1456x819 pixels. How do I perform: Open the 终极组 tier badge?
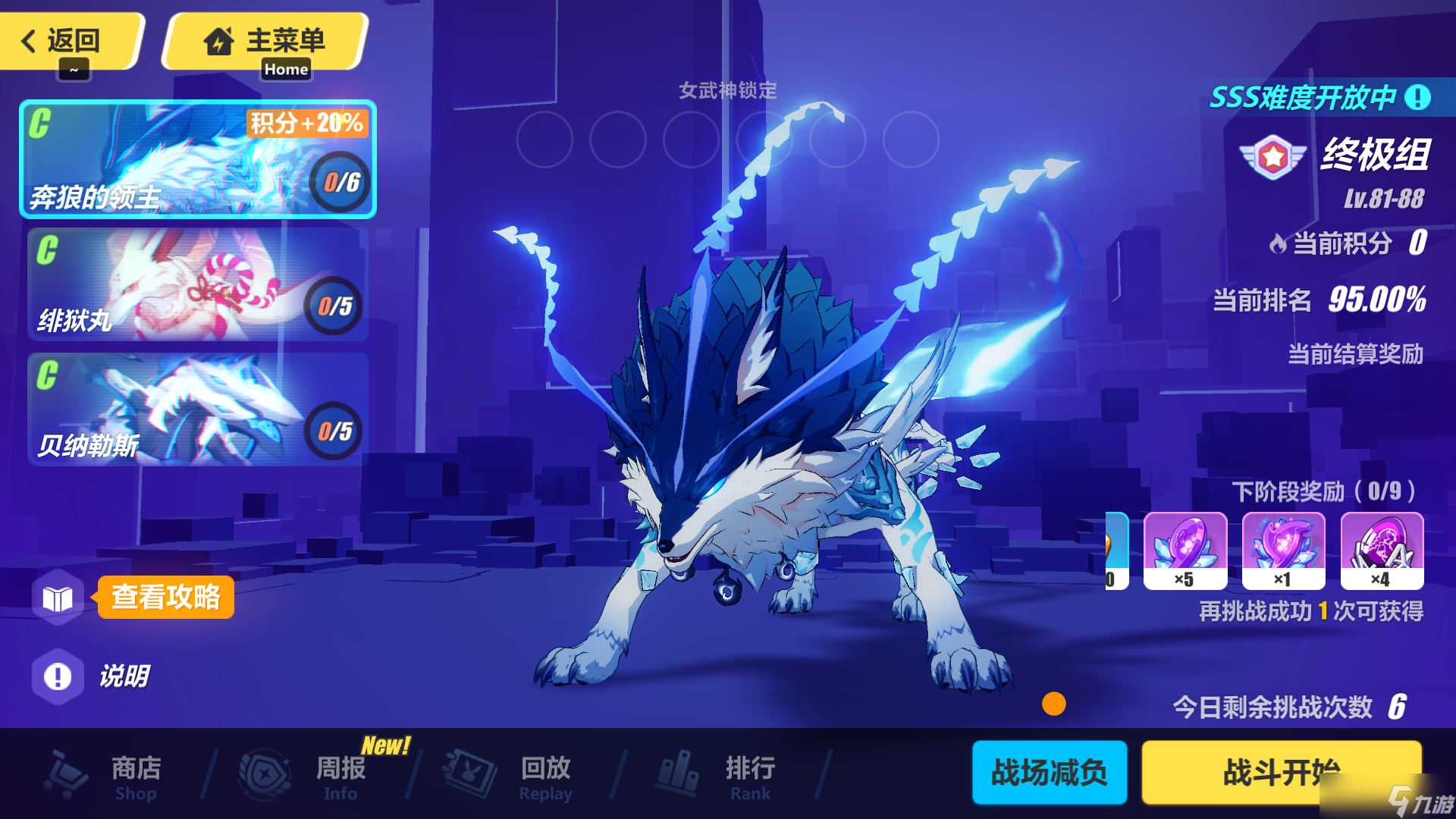(1274, 156)
